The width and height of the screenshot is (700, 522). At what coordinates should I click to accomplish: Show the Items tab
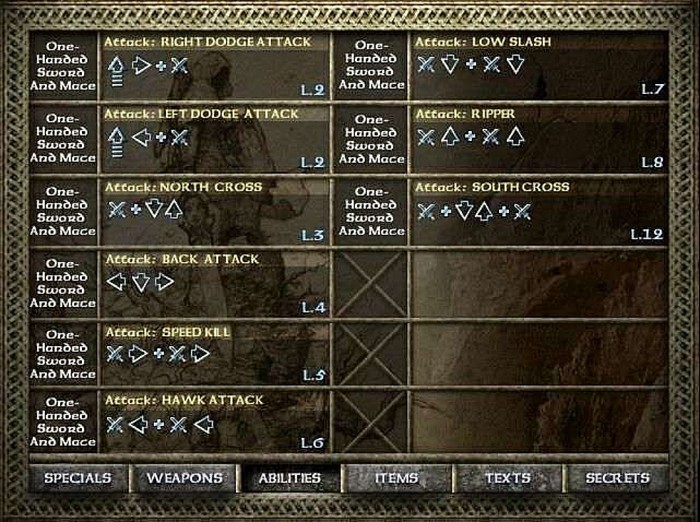(396, 479)
